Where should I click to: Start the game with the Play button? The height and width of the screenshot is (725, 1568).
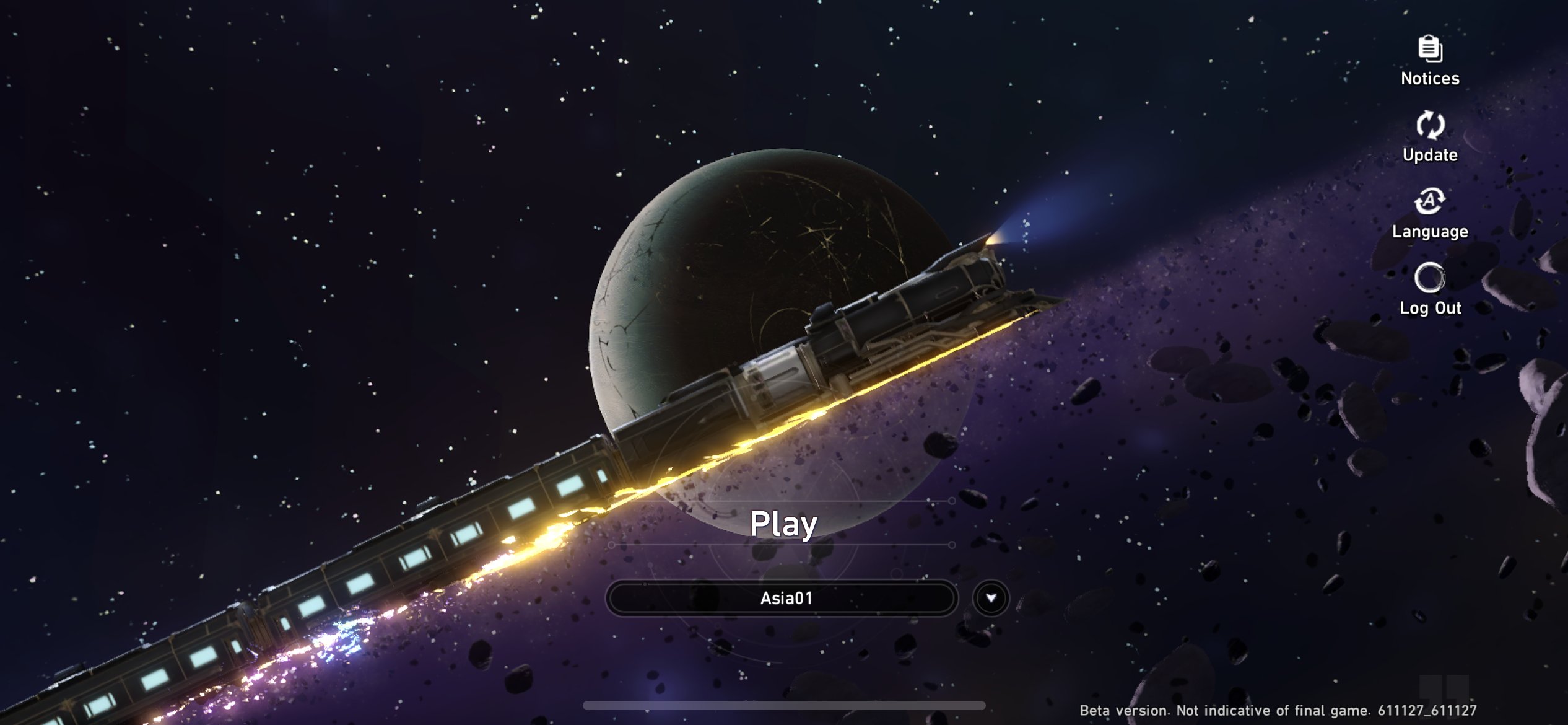783,524
